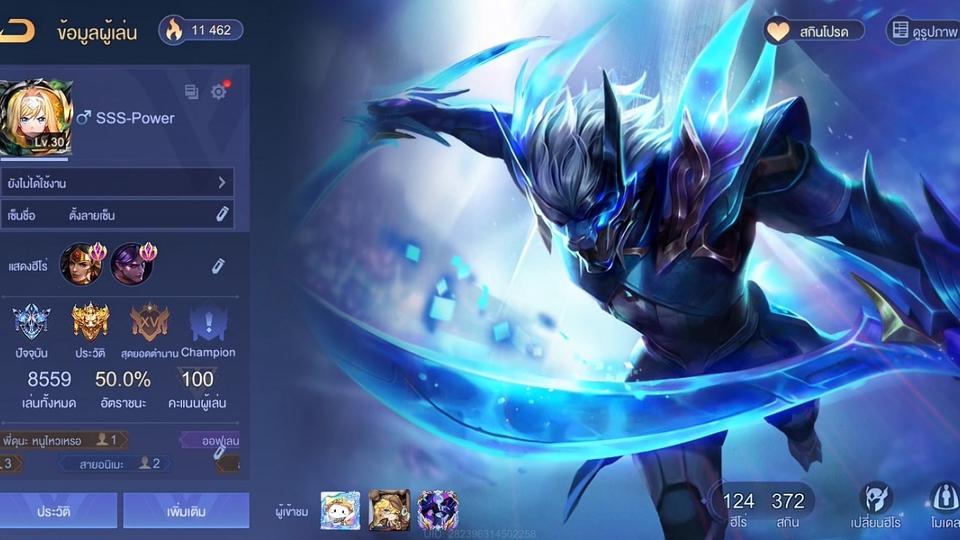Go back with the top-left arrow

pyautogui.click(x=17, y=31)
